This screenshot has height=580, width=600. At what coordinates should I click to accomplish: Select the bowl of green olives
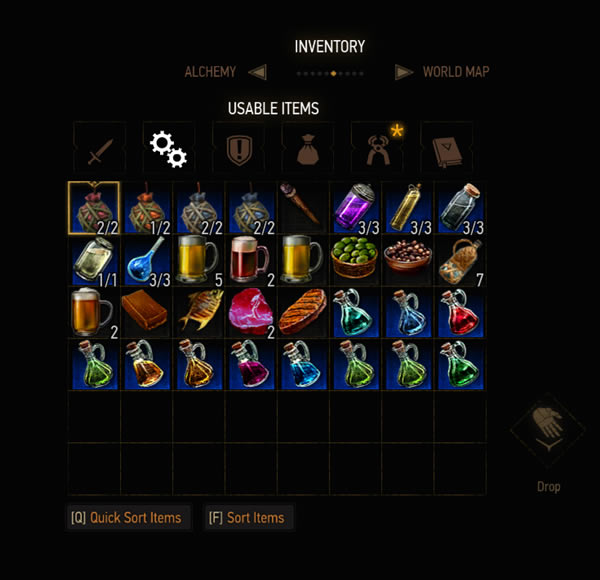354,259
